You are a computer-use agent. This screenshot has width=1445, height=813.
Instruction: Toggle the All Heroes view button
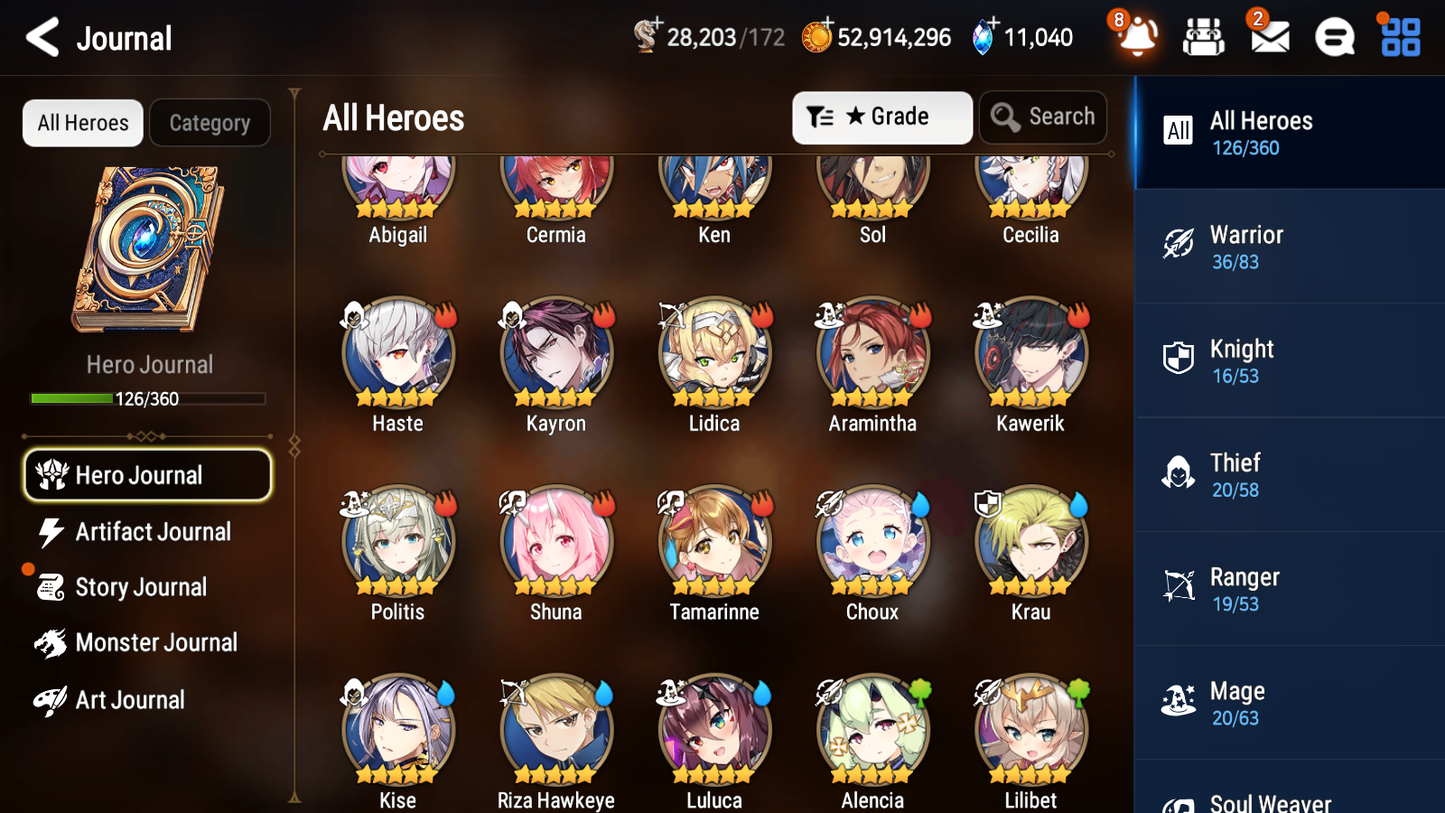(x=82, y=122)
